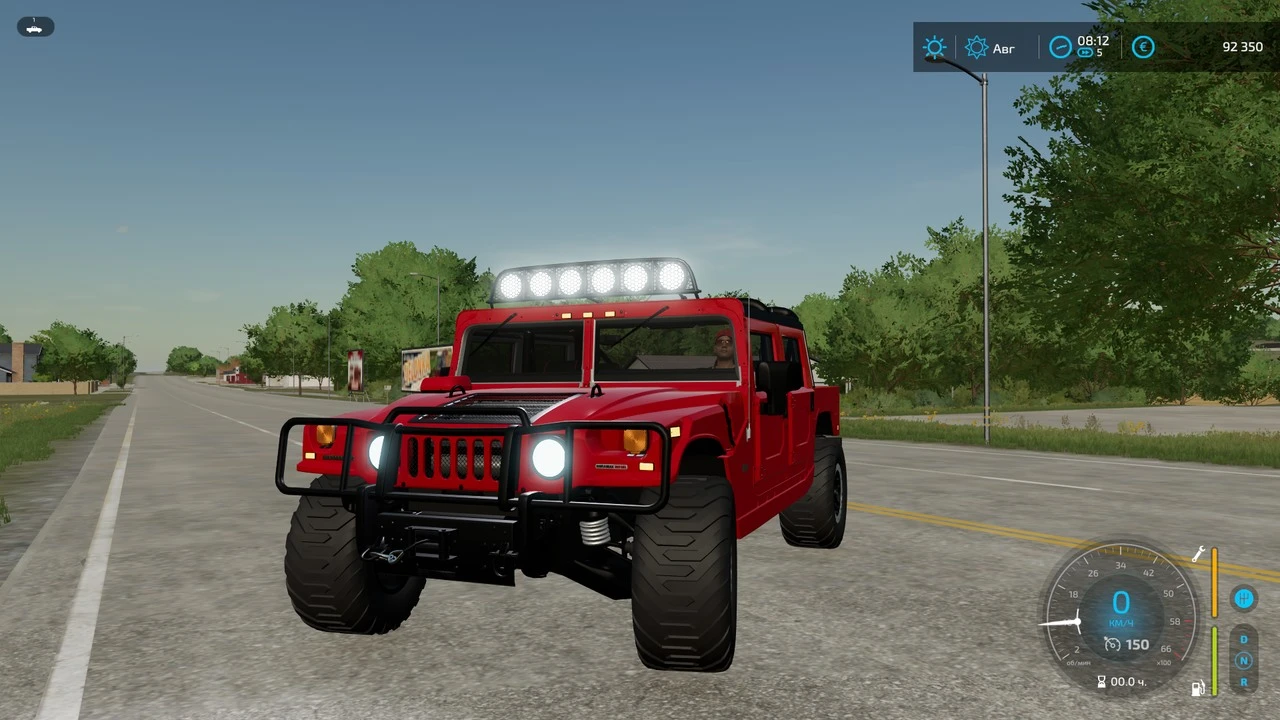
Task: Click the hourglass operating hours icon
Action: (1103, 681)
